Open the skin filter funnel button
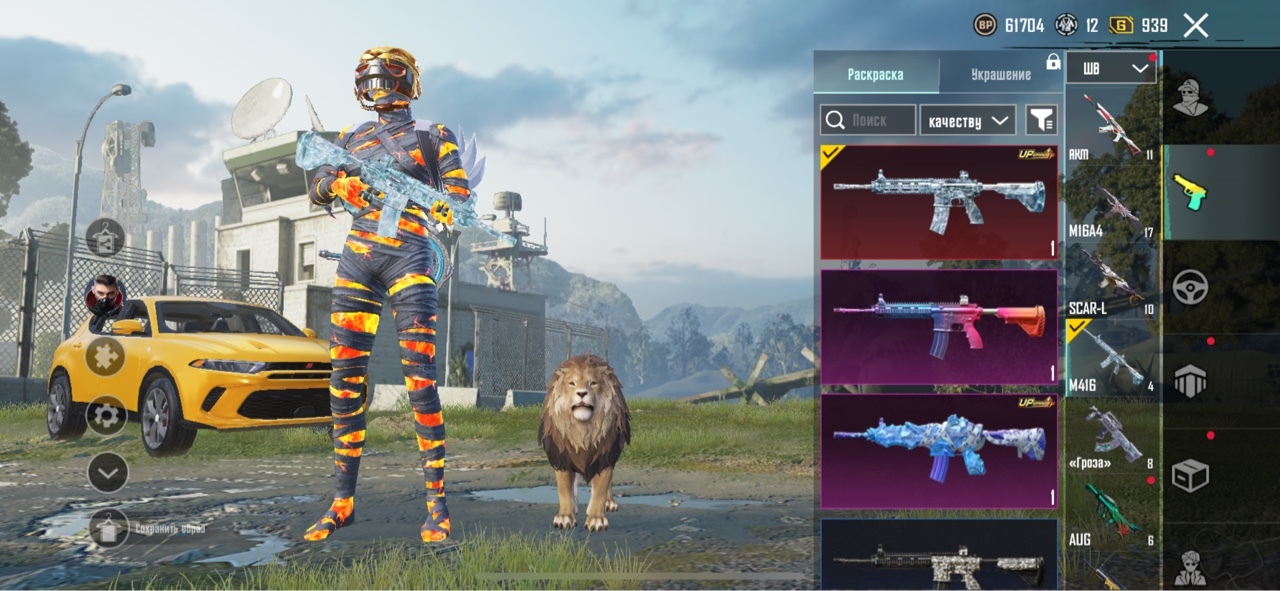The image size is (1281, 591). (x=1041, y=121)
